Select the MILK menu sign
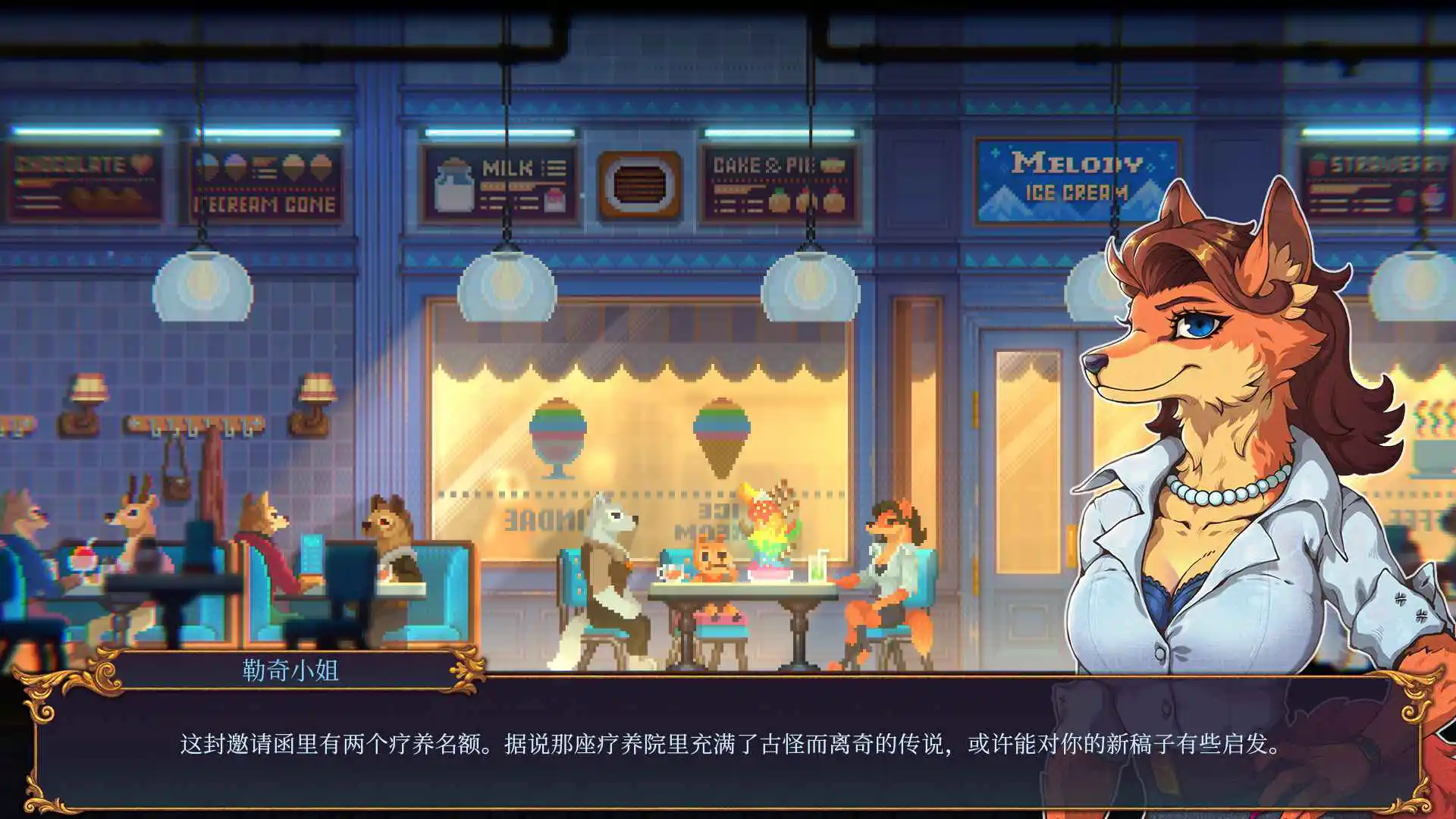The image size is (1456, 819). tap(500, 182)
